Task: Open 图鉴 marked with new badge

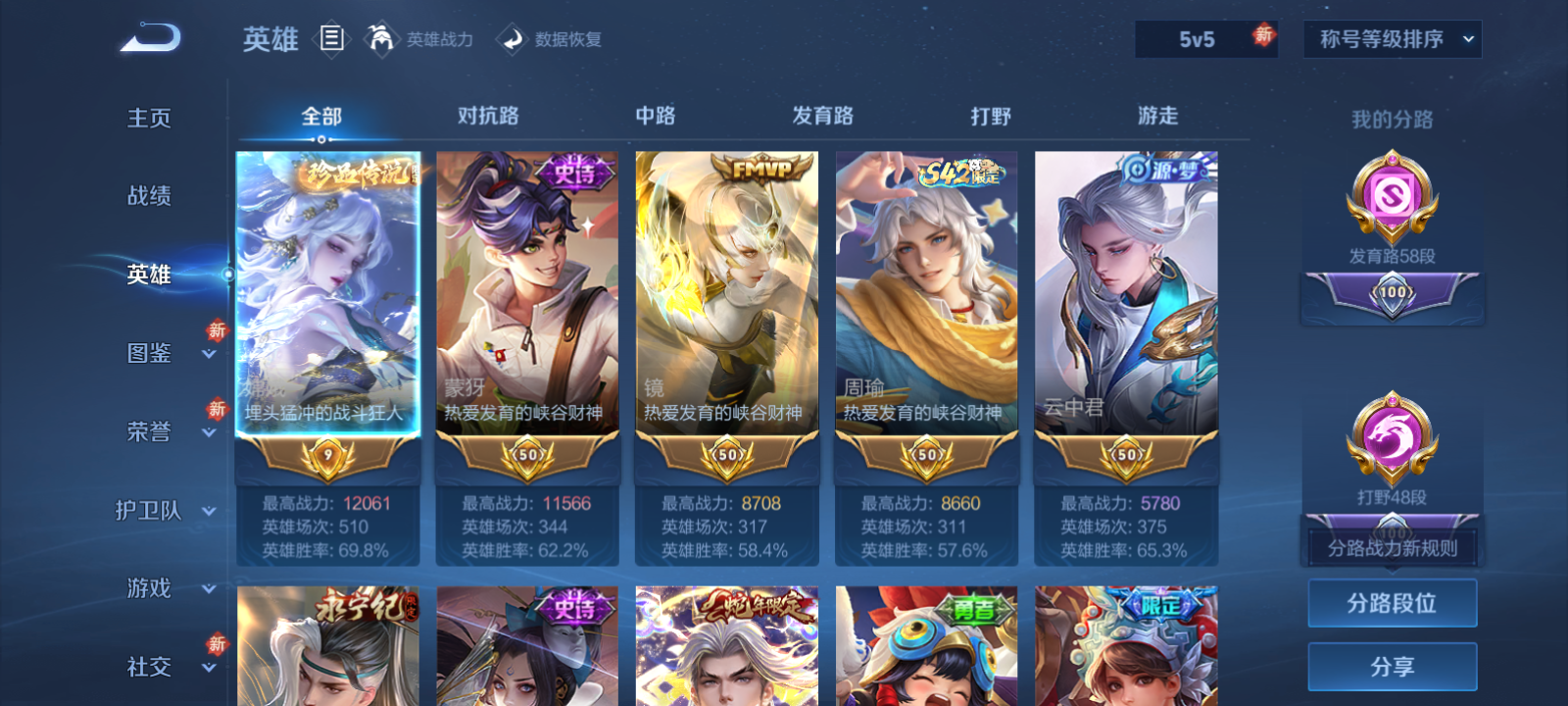Action: pos(149,353)
